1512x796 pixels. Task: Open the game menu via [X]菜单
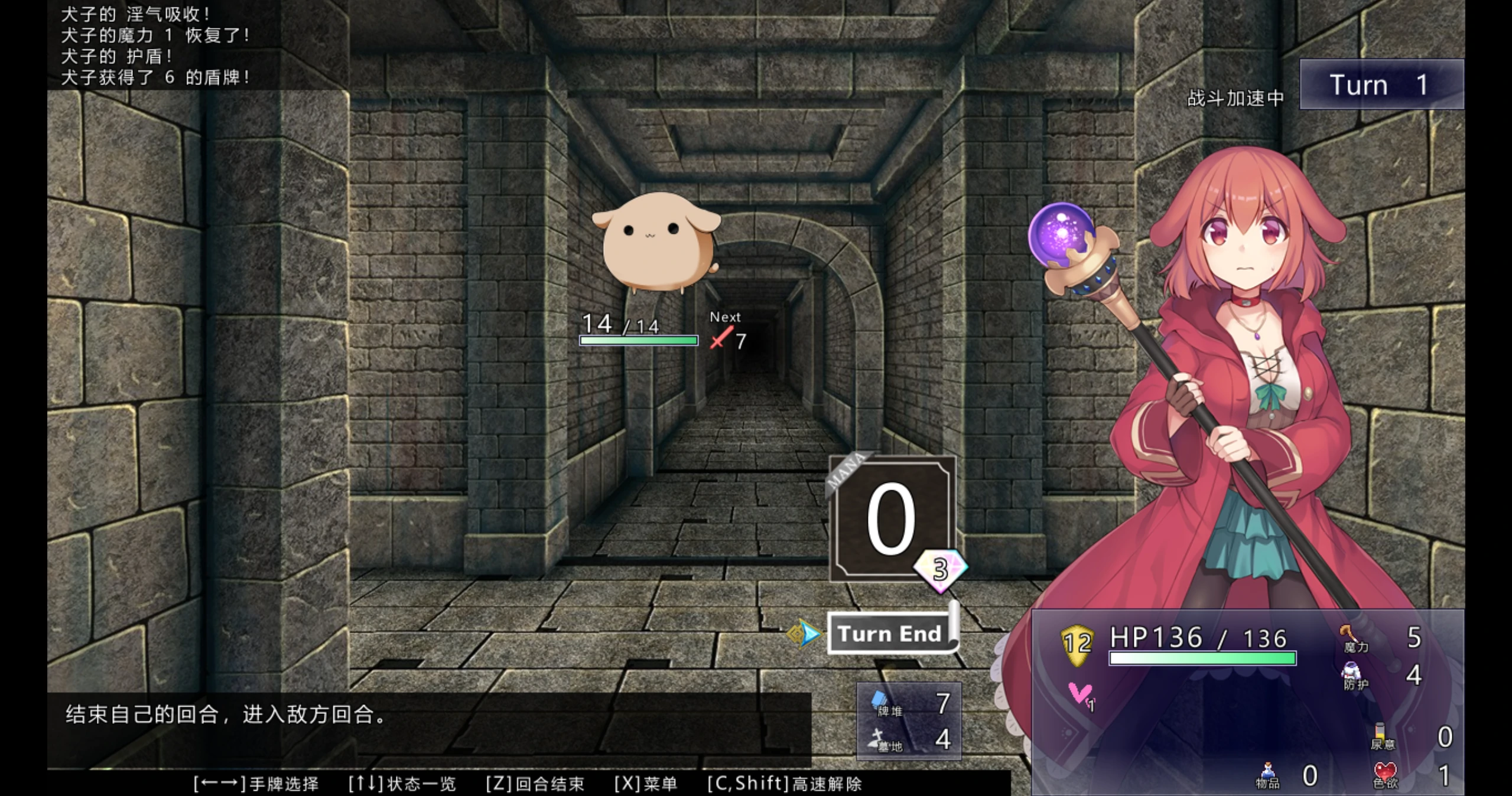point(652,784)
